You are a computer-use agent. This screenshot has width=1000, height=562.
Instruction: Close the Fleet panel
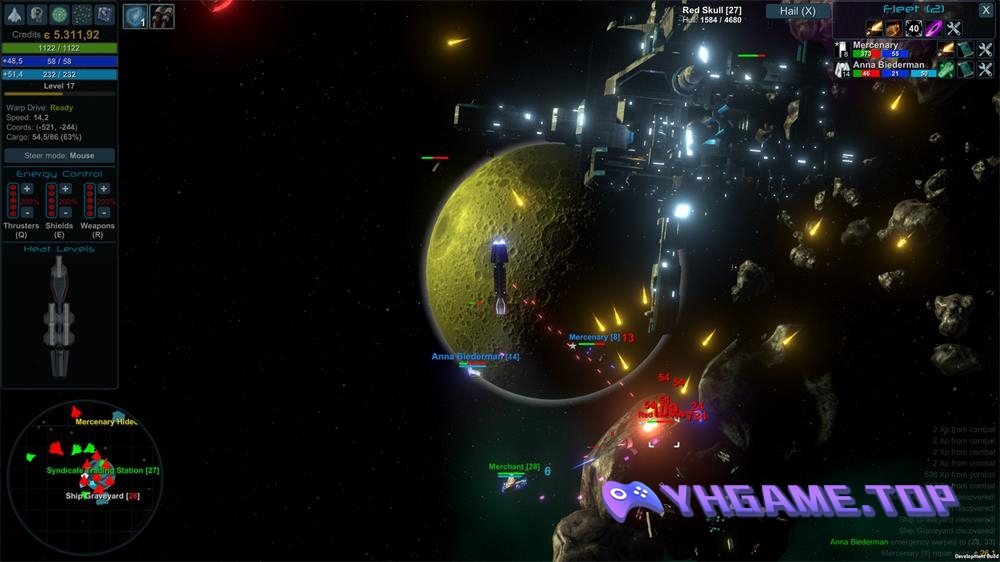coord(985,9)
